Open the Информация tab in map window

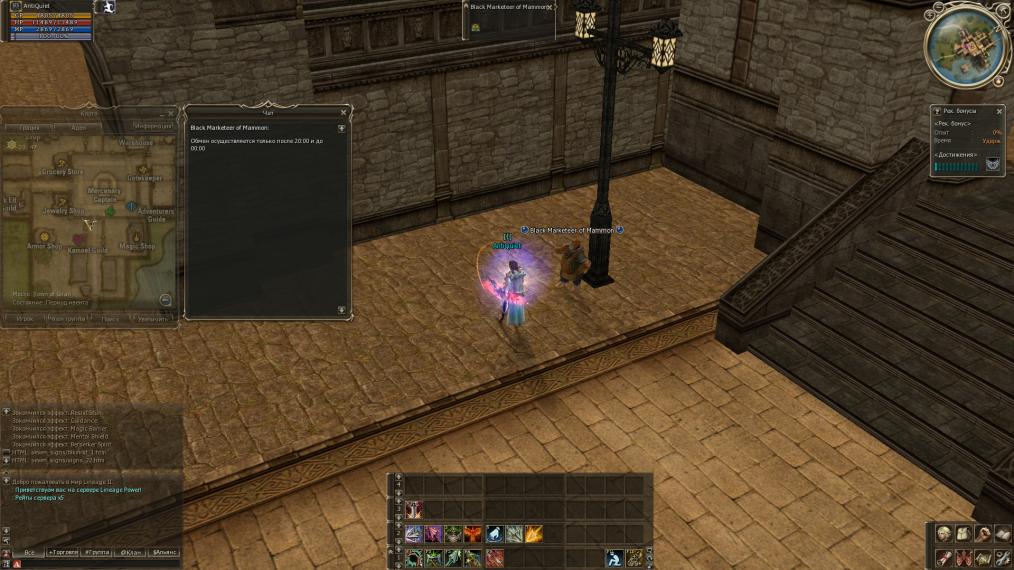pyautogui.click(x=152, y=127)
